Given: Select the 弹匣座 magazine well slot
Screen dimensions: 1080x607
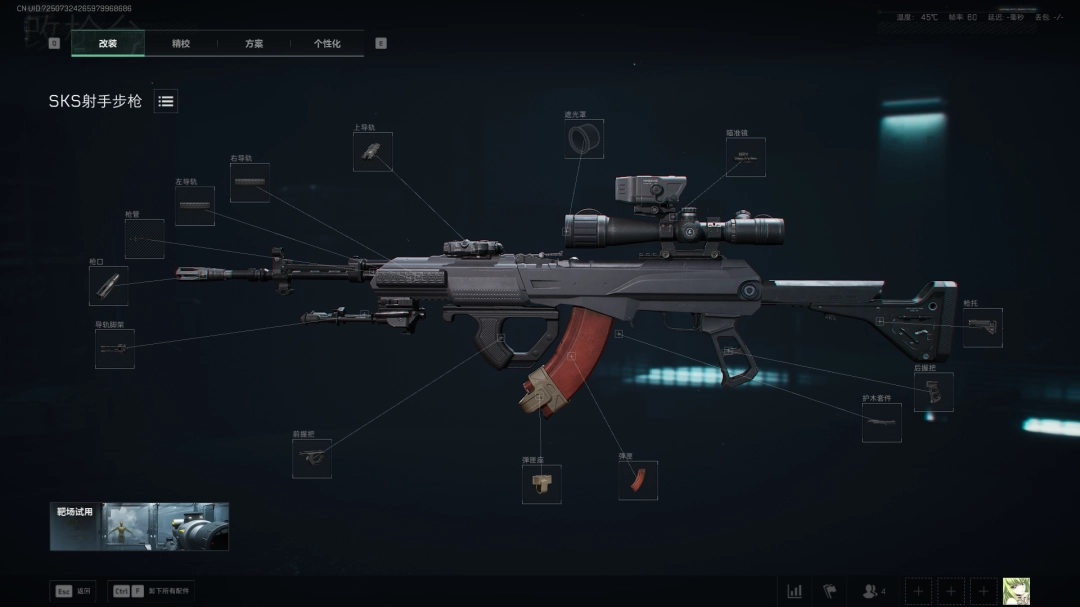Looking at the screenshot, I should [x=541, y=484].
